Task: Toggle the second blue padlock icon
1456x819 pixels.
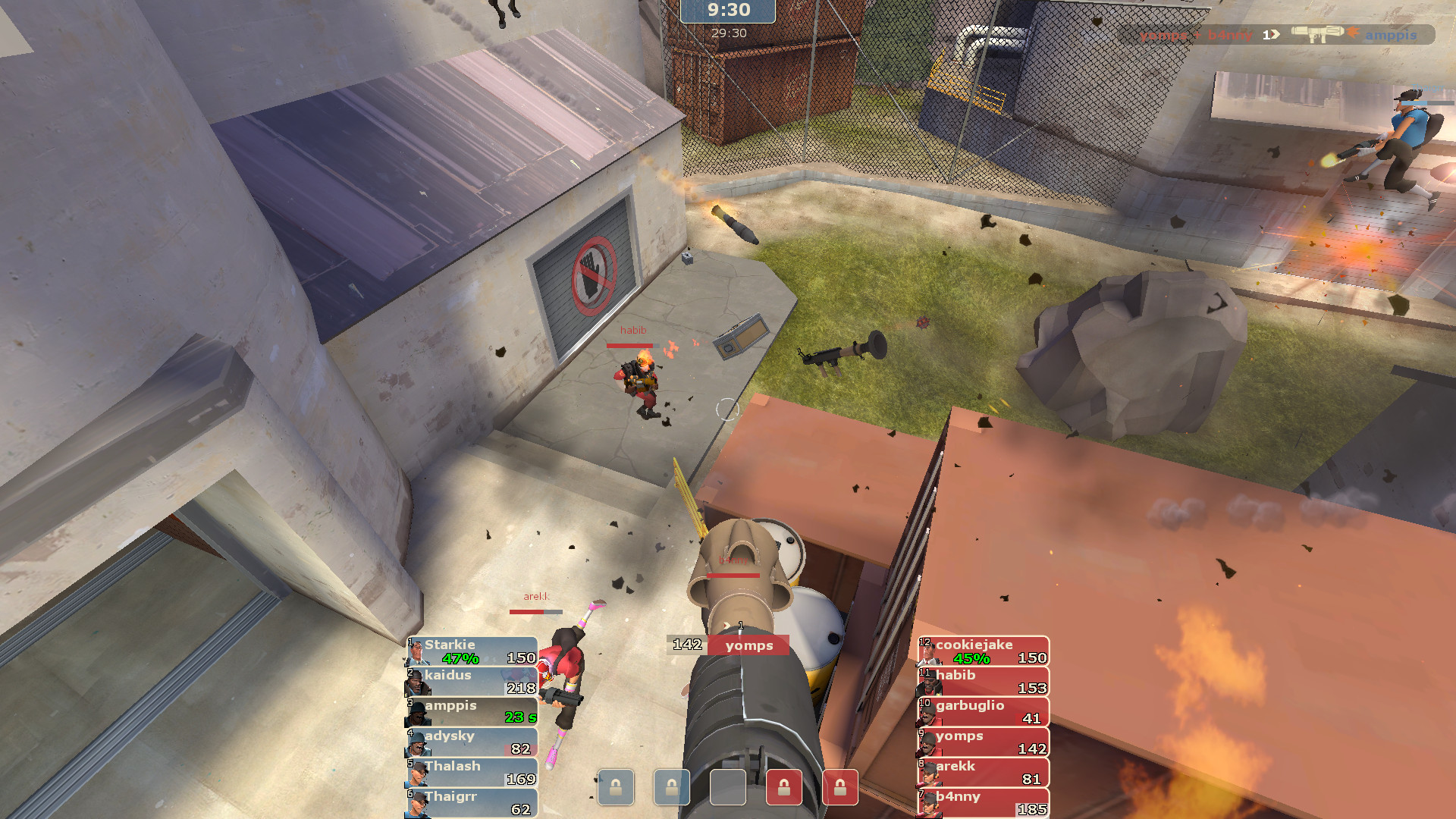Action: (670, 787)
